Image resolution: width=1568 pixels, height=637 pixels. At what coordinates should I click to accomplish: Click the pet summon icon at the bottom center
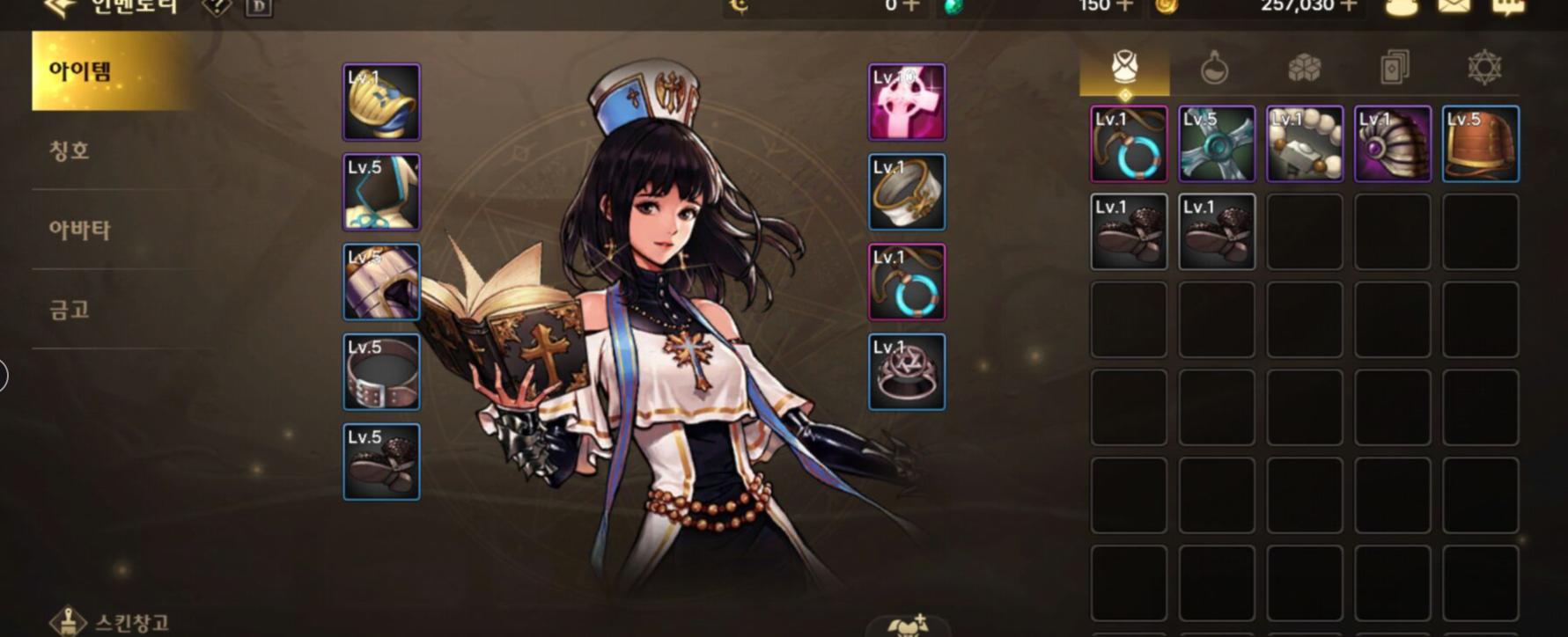pos(905,628)
